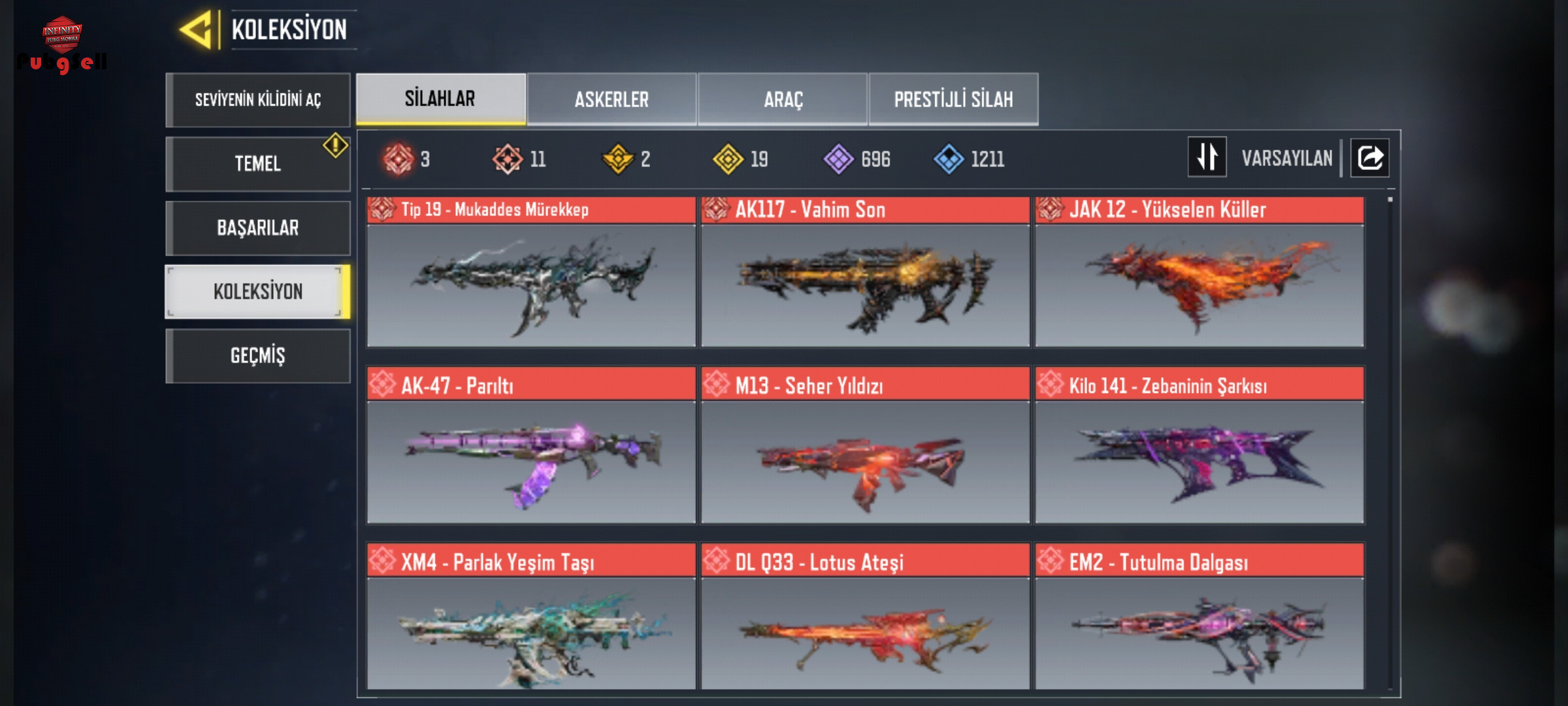Screen dimensions: 1568x706
Task: Click the share icon button
Action: (x=1370, y=158)
